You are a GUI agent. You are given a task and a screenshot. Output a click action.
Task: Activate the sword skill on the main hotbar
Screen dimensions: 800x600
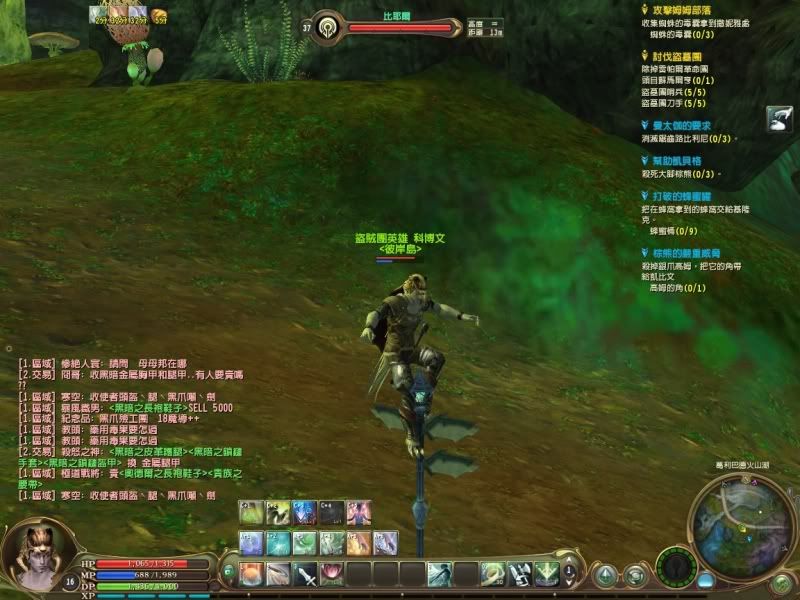(x=305, y=574)
